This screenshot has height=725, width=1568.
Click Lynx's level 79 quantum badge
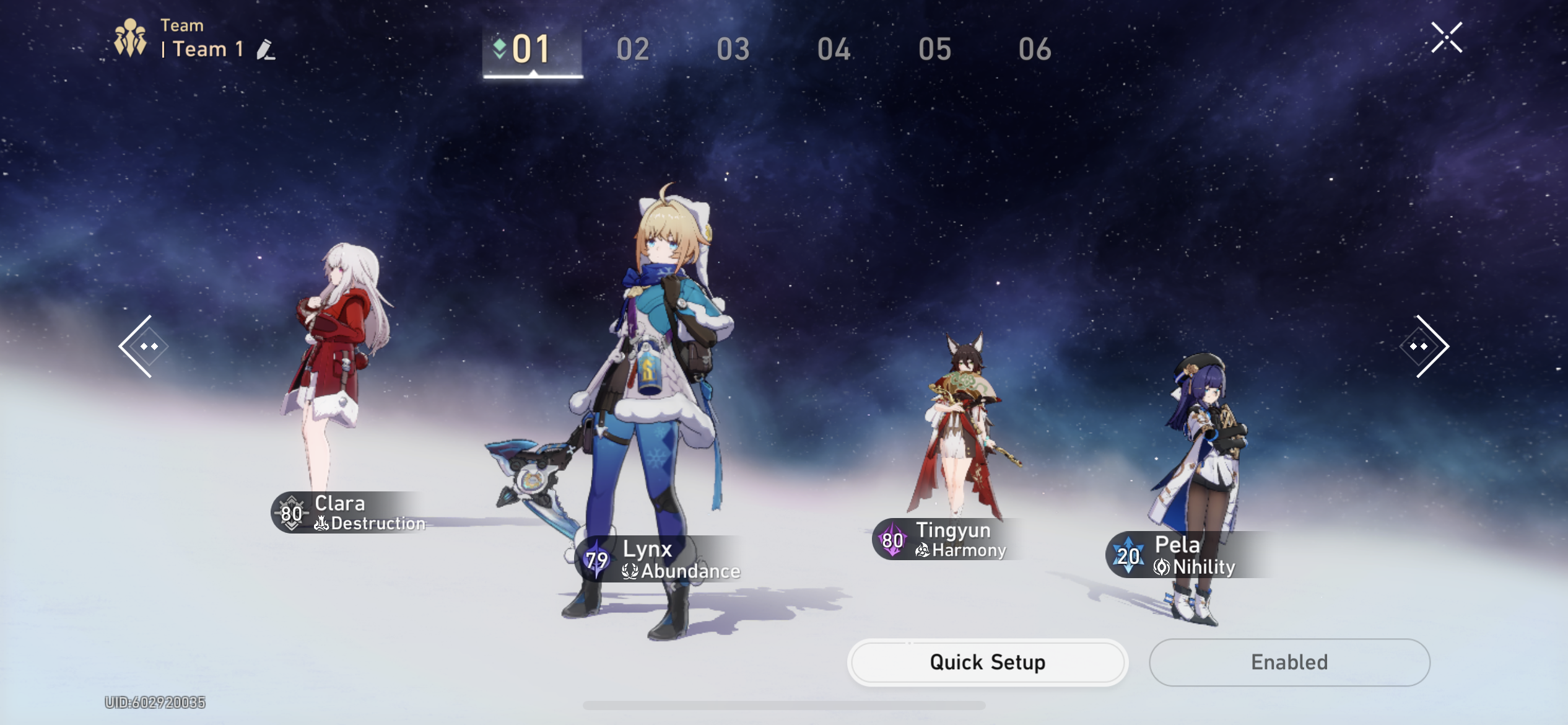point(596,561)
